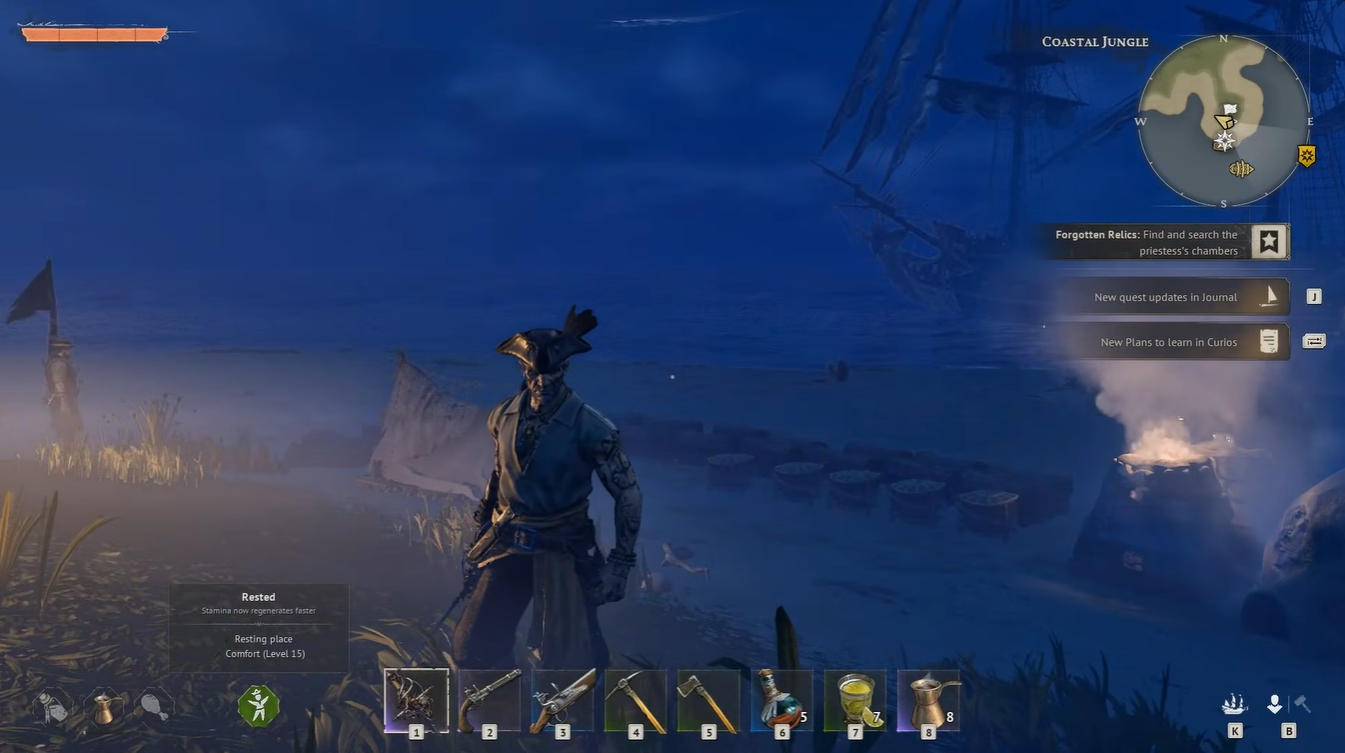Select the flintlock pistol in hotbar slot 2

pyautogui.click(x=489, y=697)
